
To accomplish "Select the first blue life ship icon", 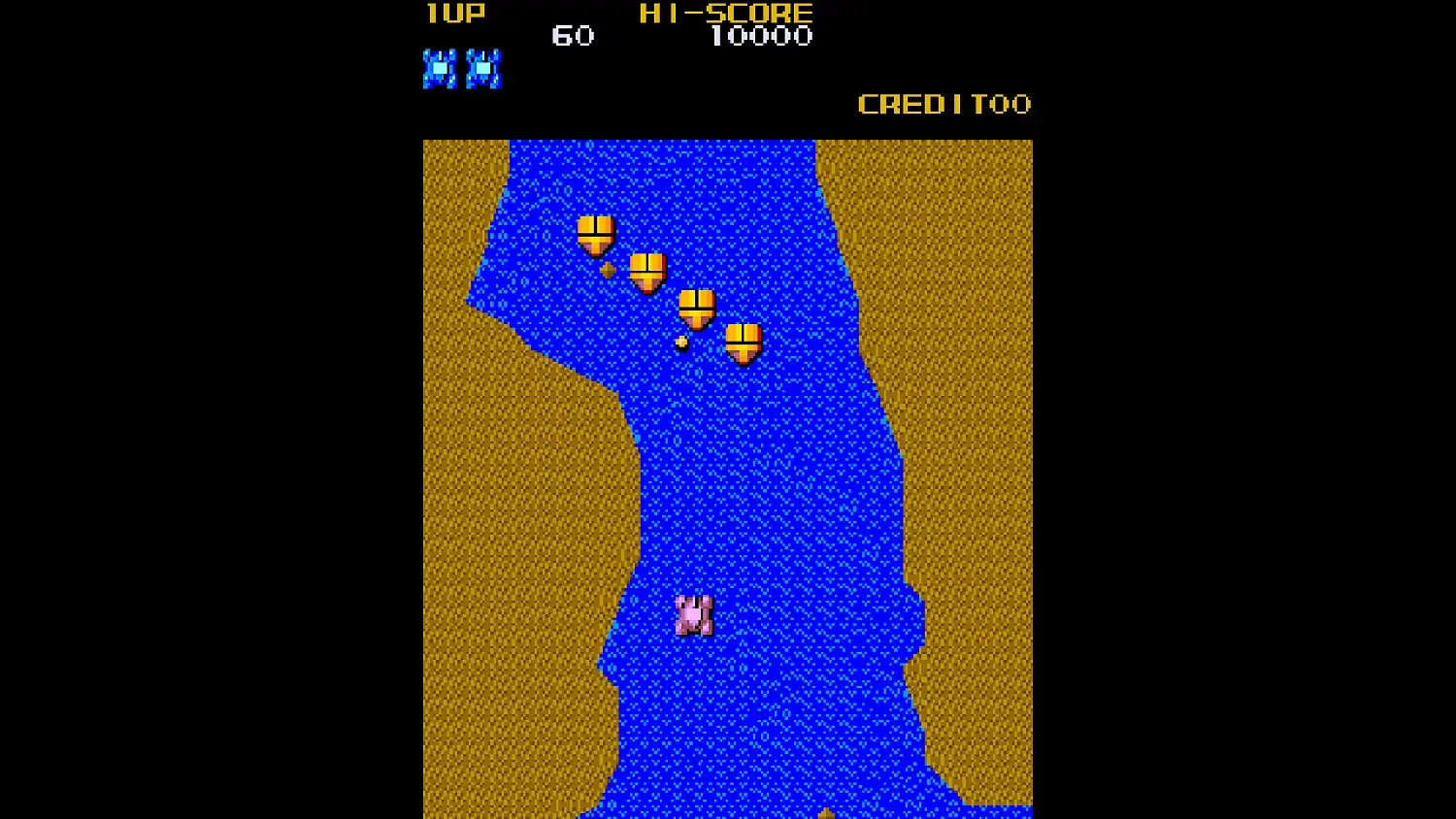I will click(441, 68).
